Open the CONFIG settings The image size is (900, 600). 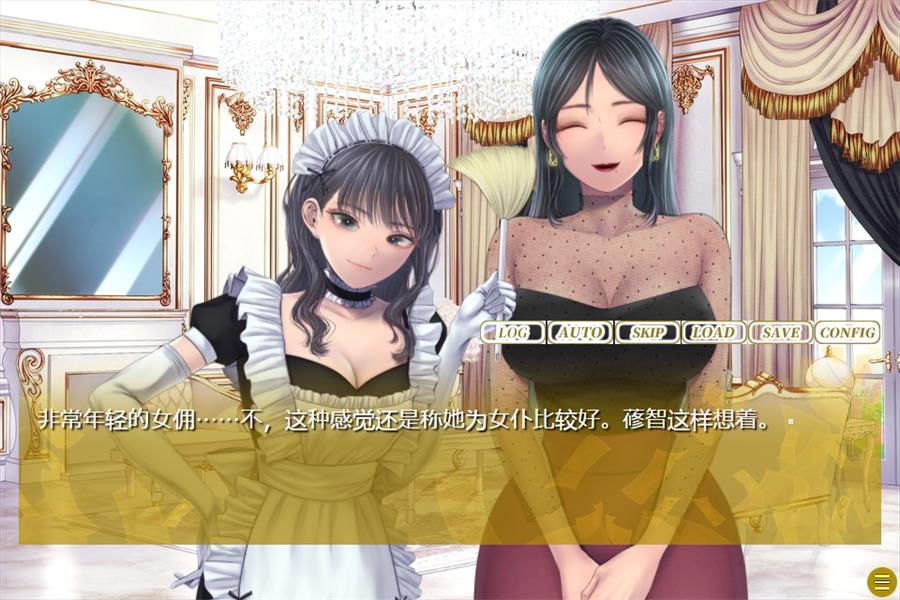847,332
